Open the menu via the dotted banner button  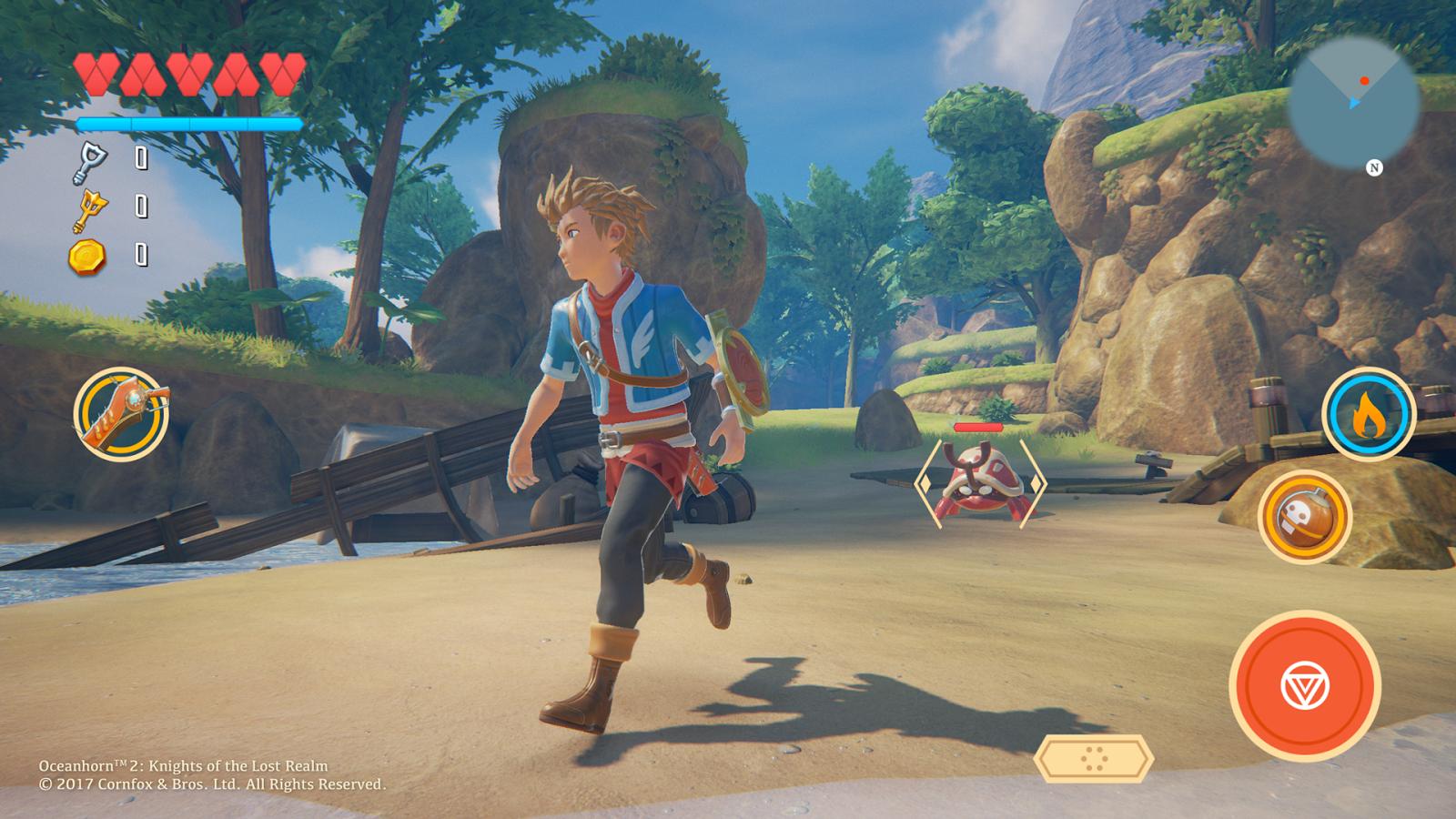coord(1094,757)
